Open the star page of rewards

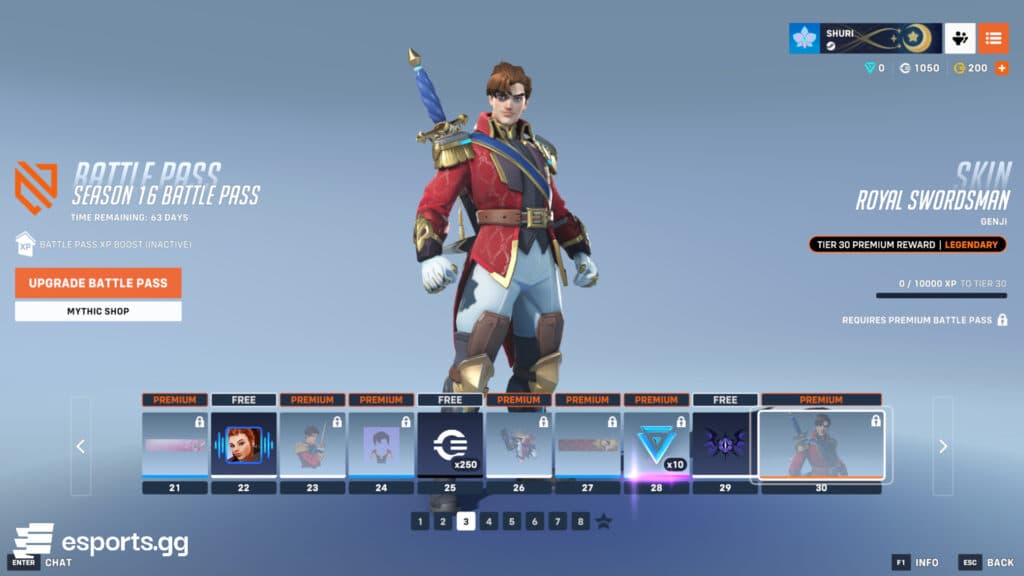604,521
